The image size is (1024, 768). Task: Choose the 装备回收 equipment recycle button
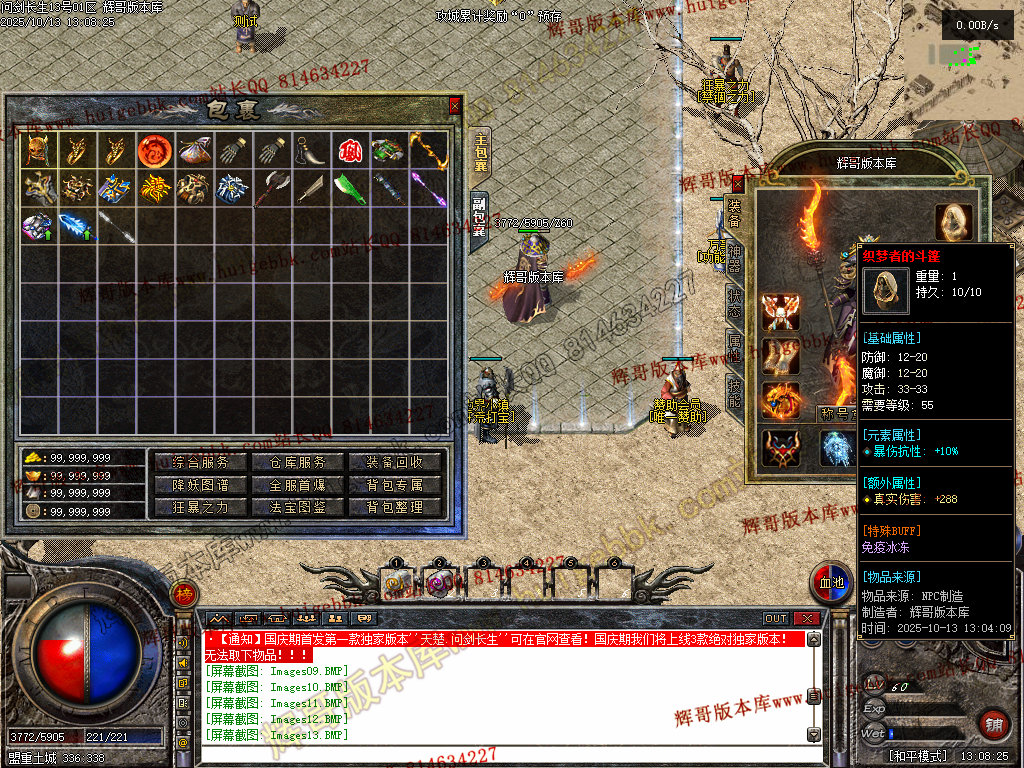tap(395, 463)
